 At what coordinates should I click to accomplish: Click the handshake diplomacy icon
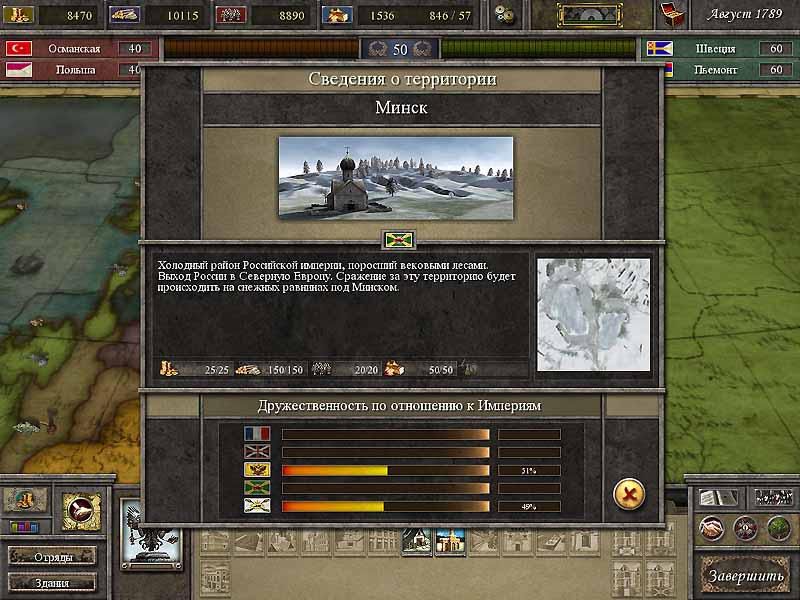pyautogui.click(x=711, y=528)
